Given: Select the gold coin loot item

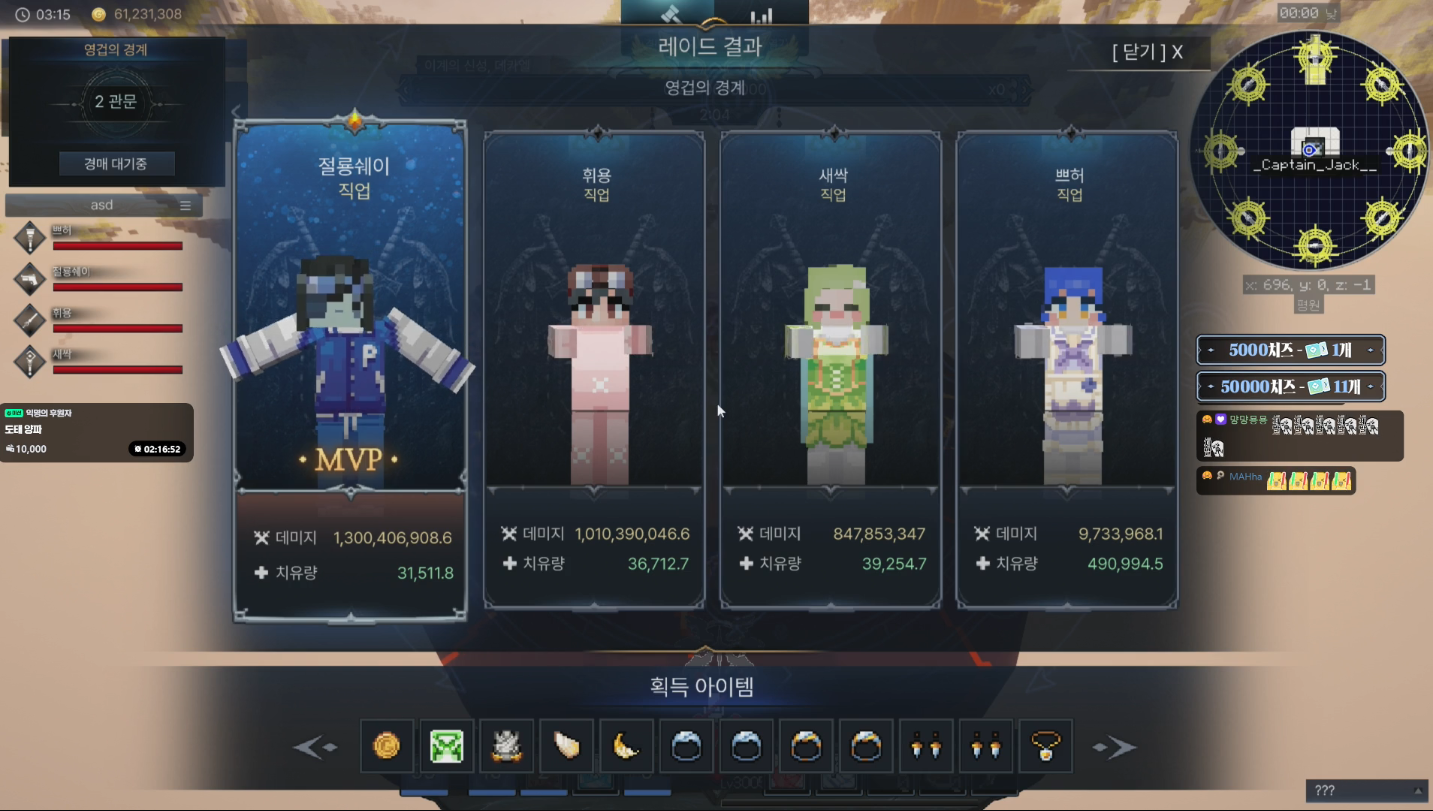Looking at the screenshot, I should [387, 746].
